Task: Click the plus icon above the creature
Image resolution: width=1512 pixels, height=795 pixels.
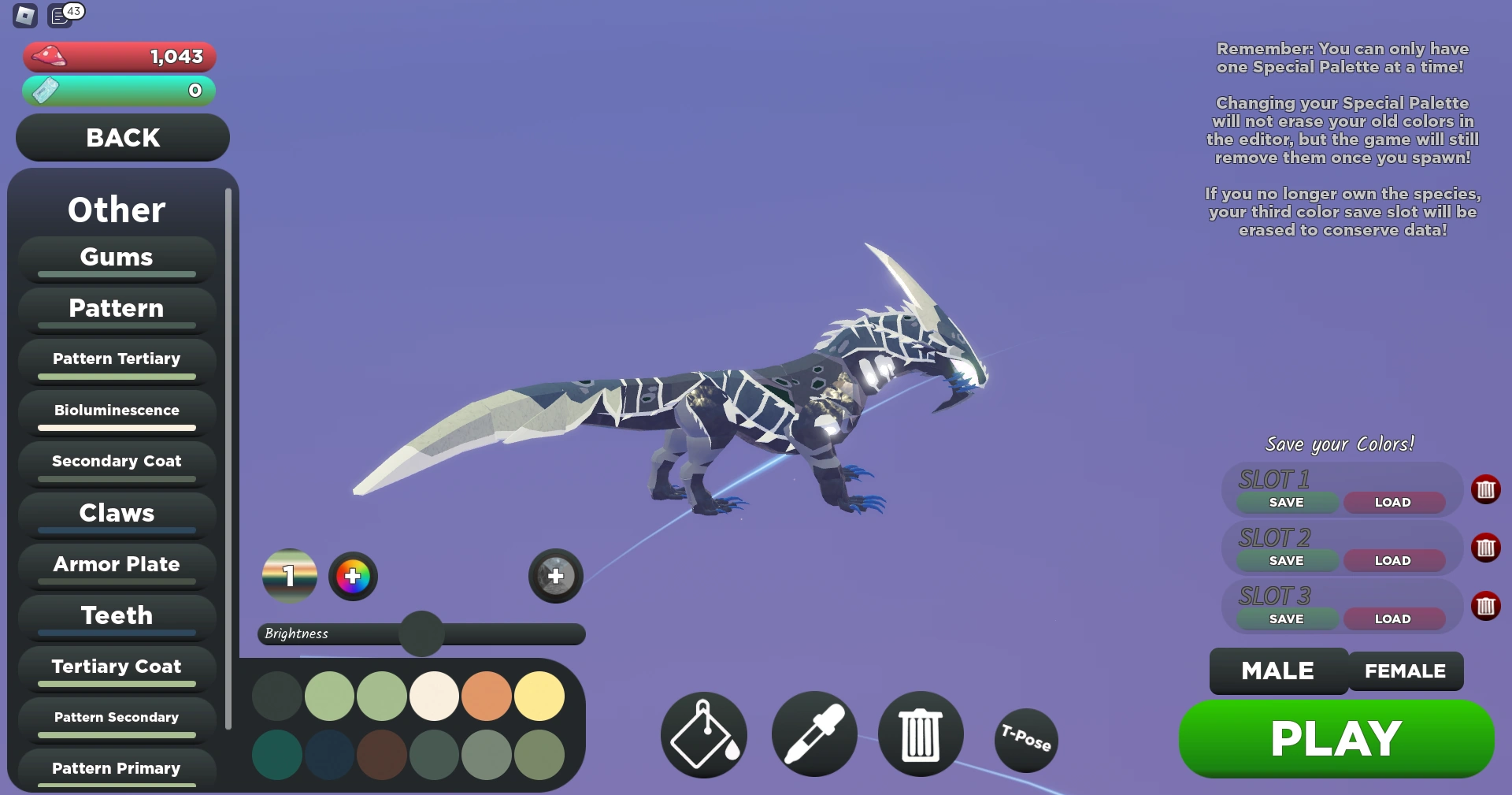Action: [555, 576]
